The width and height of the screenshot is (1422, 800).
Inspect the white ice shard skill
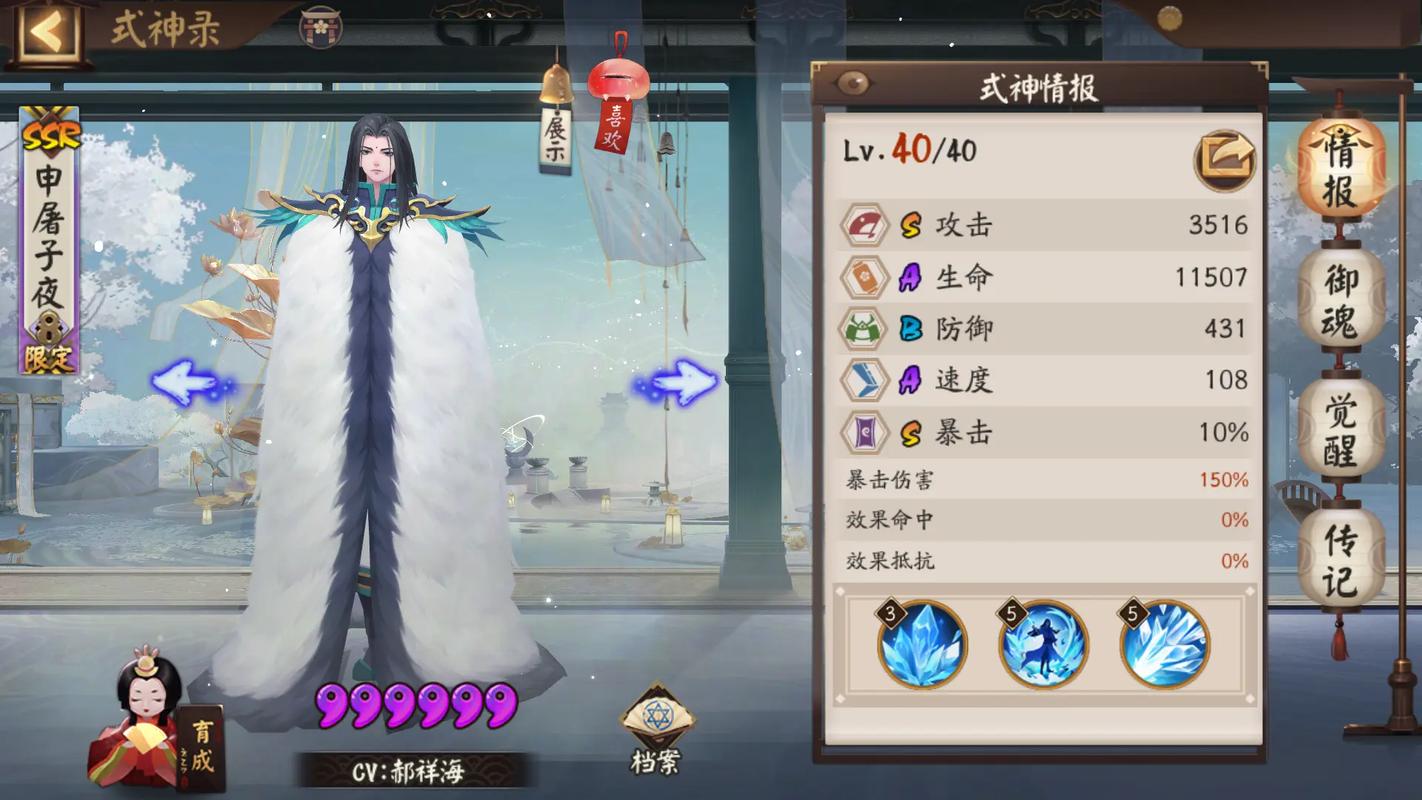1164,645
